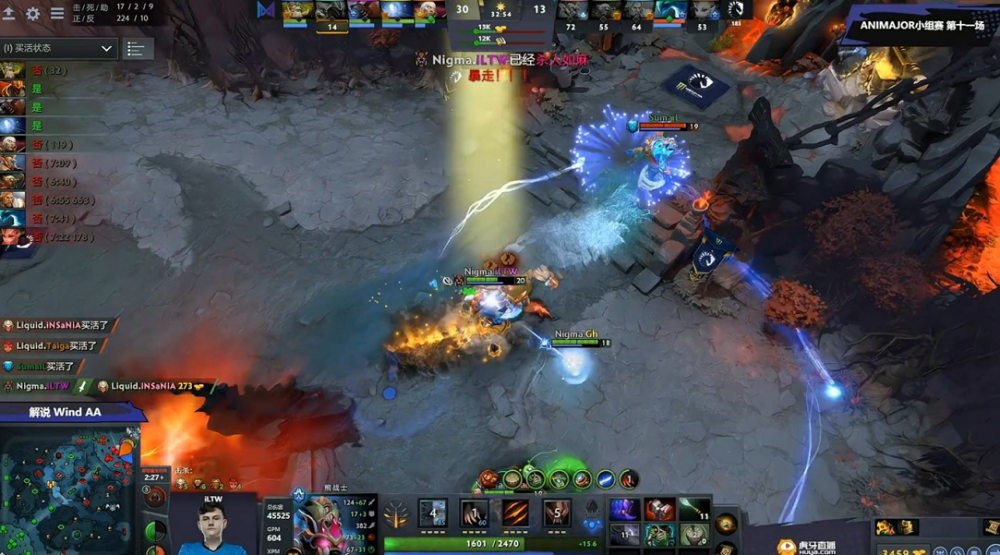The height and width of the screenshot is (555, 1000).
Task: Activate Ursa's Enrage ultimate ability
Action: (x=557, y=514)
